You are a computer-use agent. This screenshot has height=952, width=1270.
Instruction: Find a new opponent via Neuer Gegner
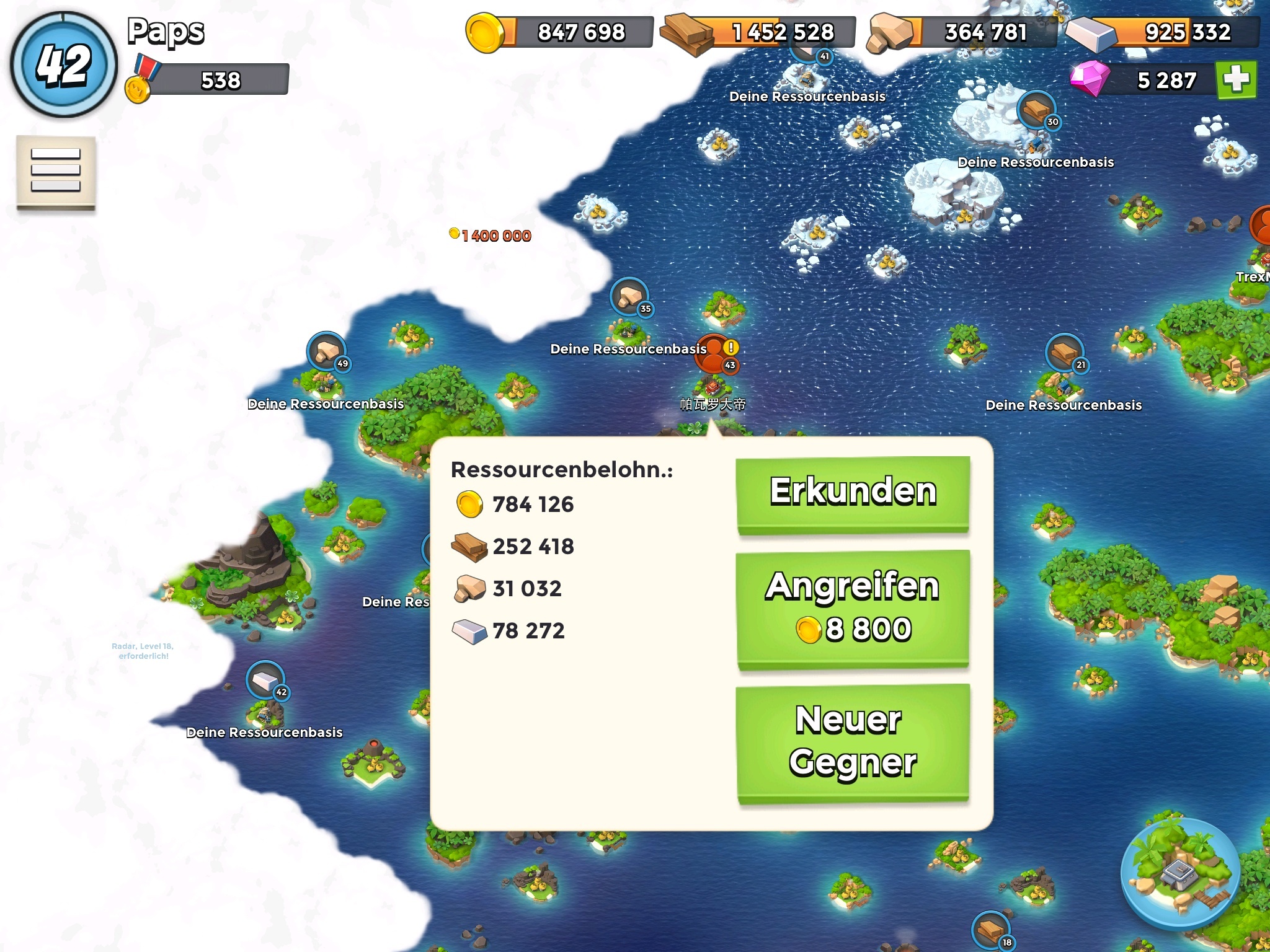[x=853, y=743]
